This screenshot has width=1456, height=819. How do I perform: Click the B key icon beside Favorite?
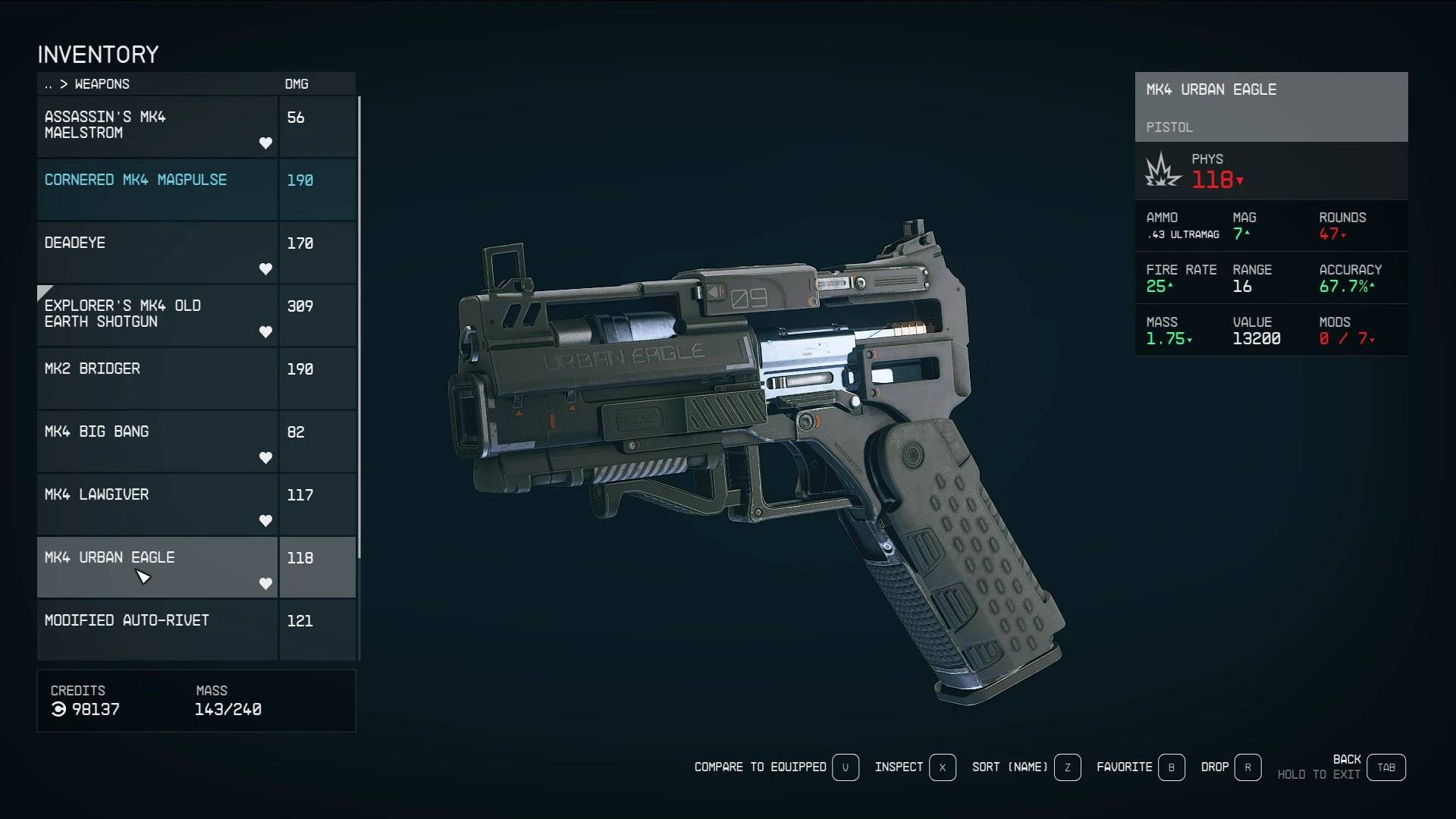(1172, 767)
